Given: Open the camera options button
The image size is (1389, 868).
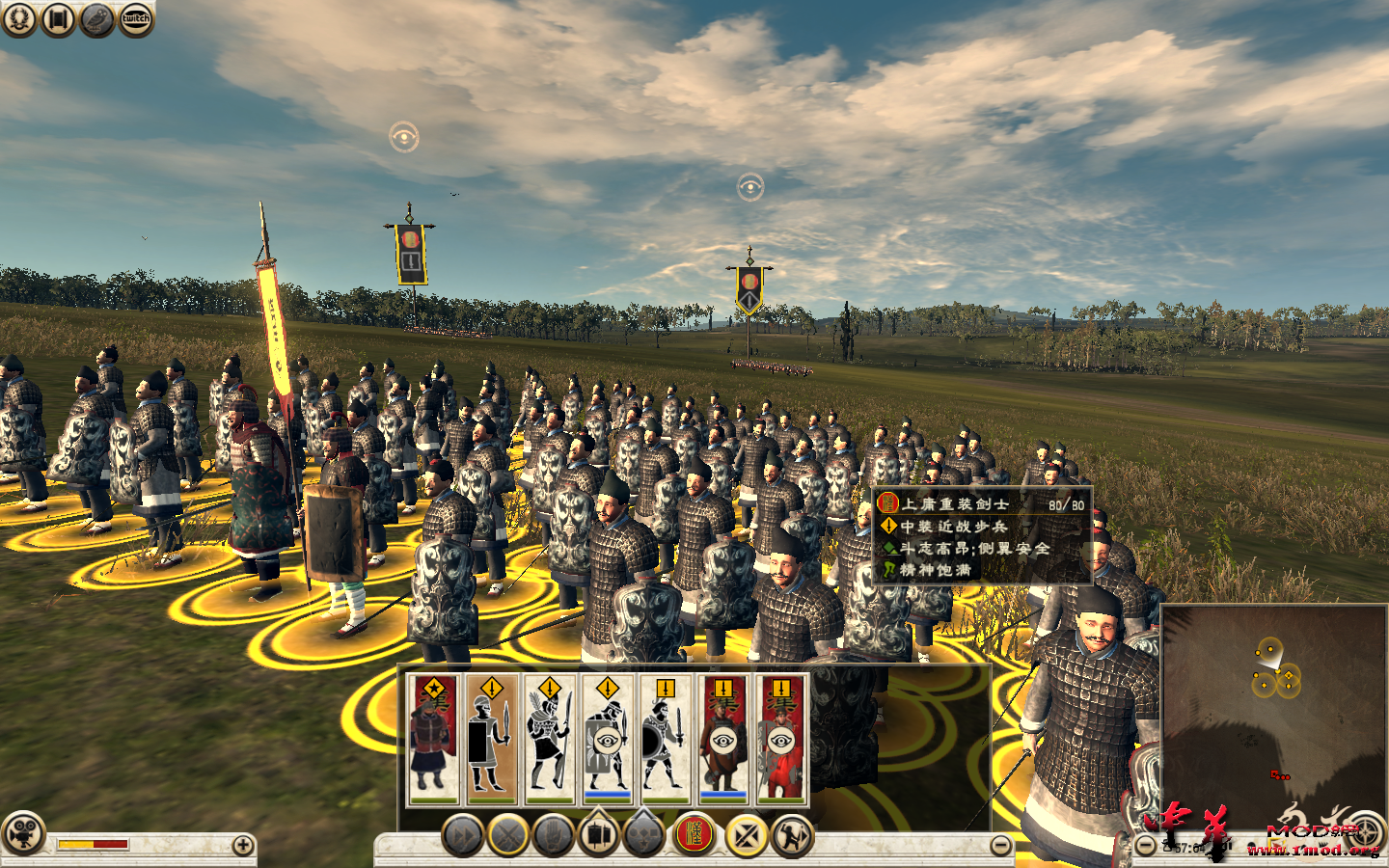Looking at the screenshot, I should click(x=23, y=834).
